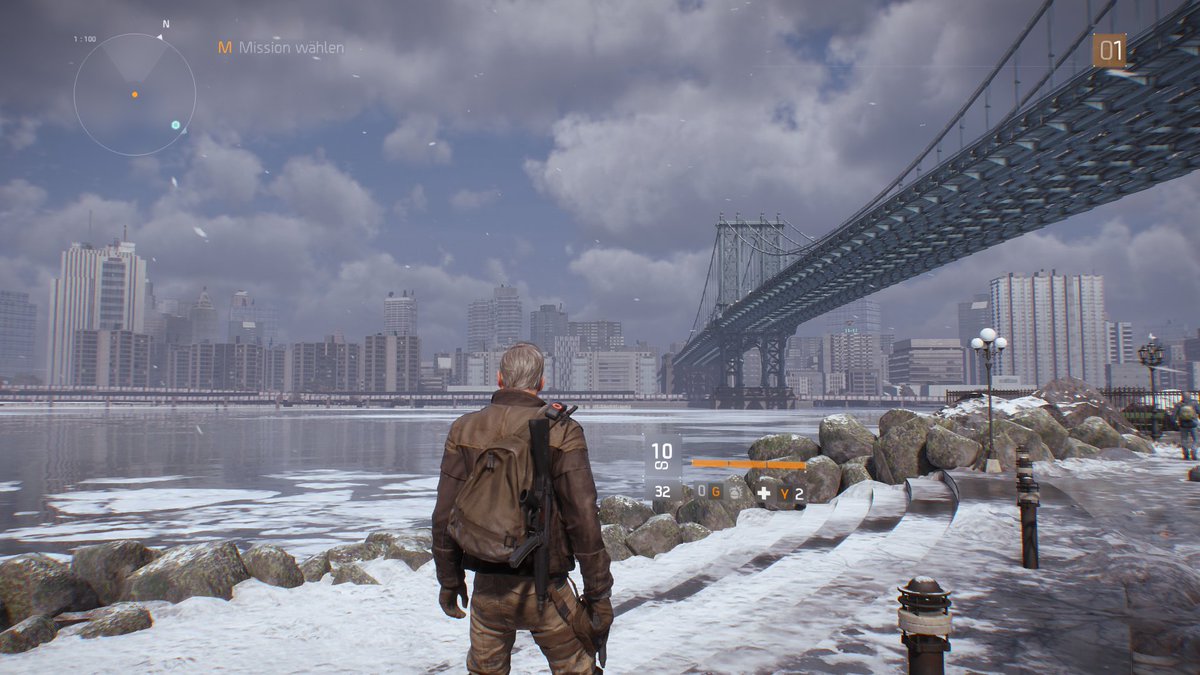Click the orange level 01 badge

(1109, 51)
